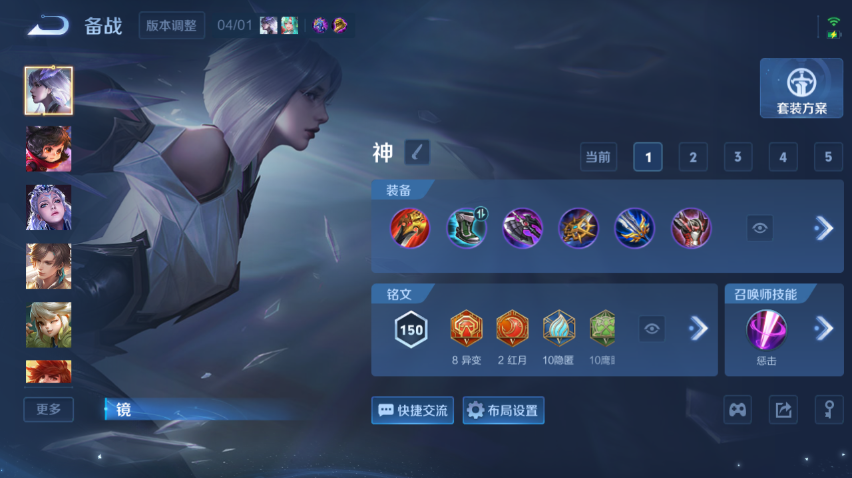This screenshot has height=478, width=852.
Task: Switch to the 当前 current loadout tab
Action: point(598,157)
